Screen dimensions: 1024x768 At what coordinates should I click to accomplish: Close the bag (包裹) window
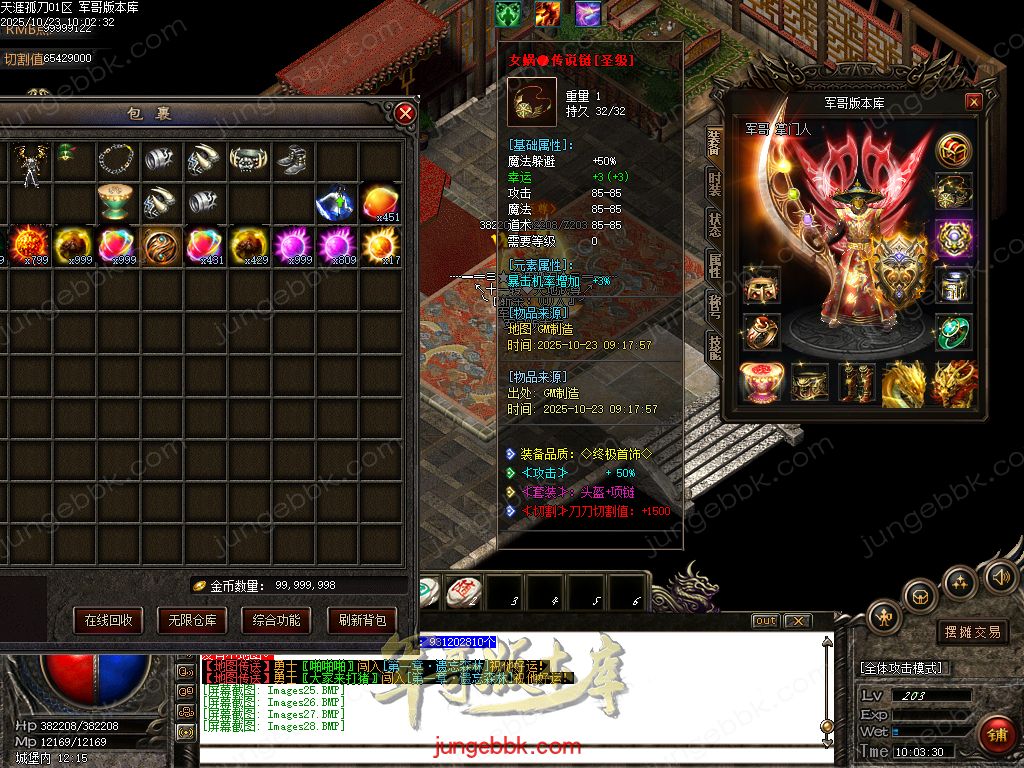pos(405,113)
